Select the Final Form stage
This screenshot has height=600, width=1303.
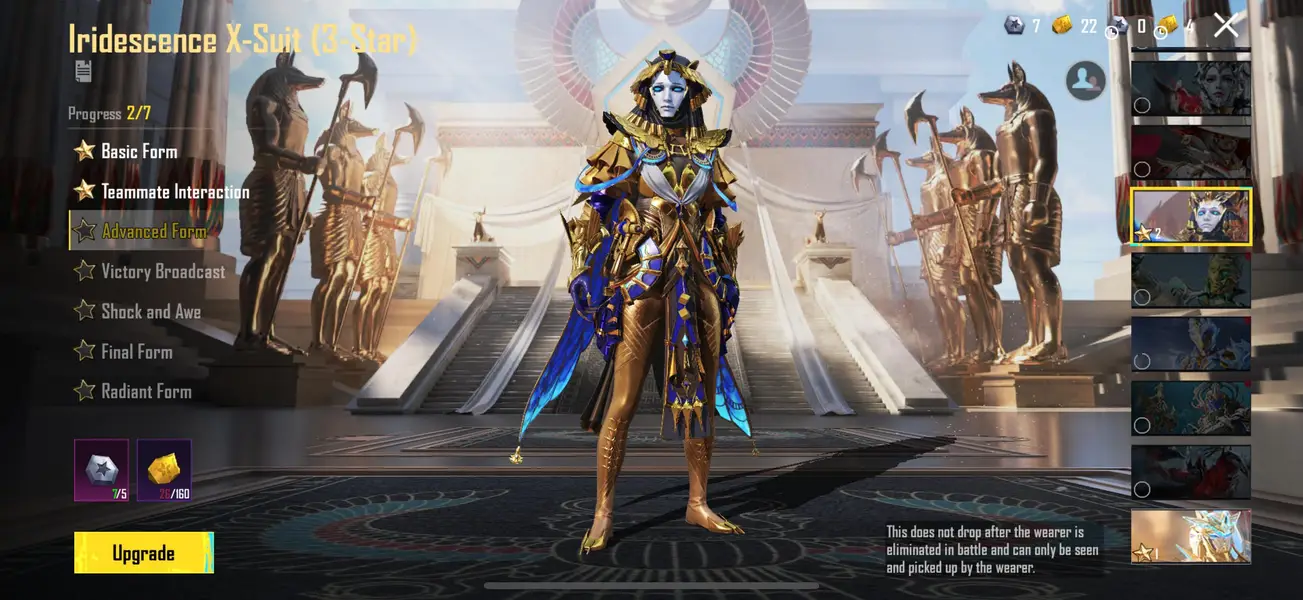point(136,351)
